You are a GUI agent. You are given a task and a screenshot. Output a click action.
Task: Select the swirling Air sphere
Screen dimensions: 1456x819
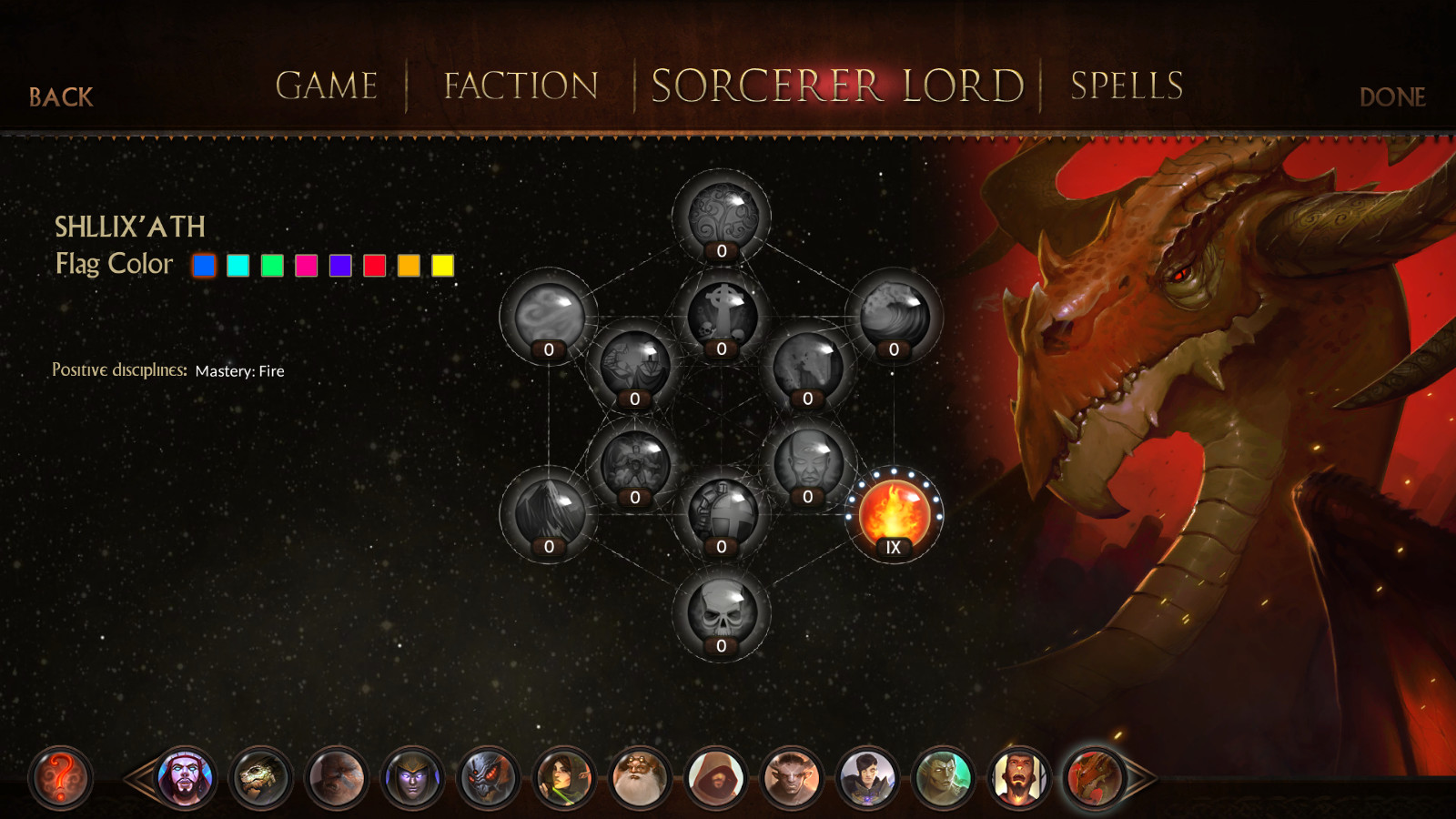tap(547, 314)
